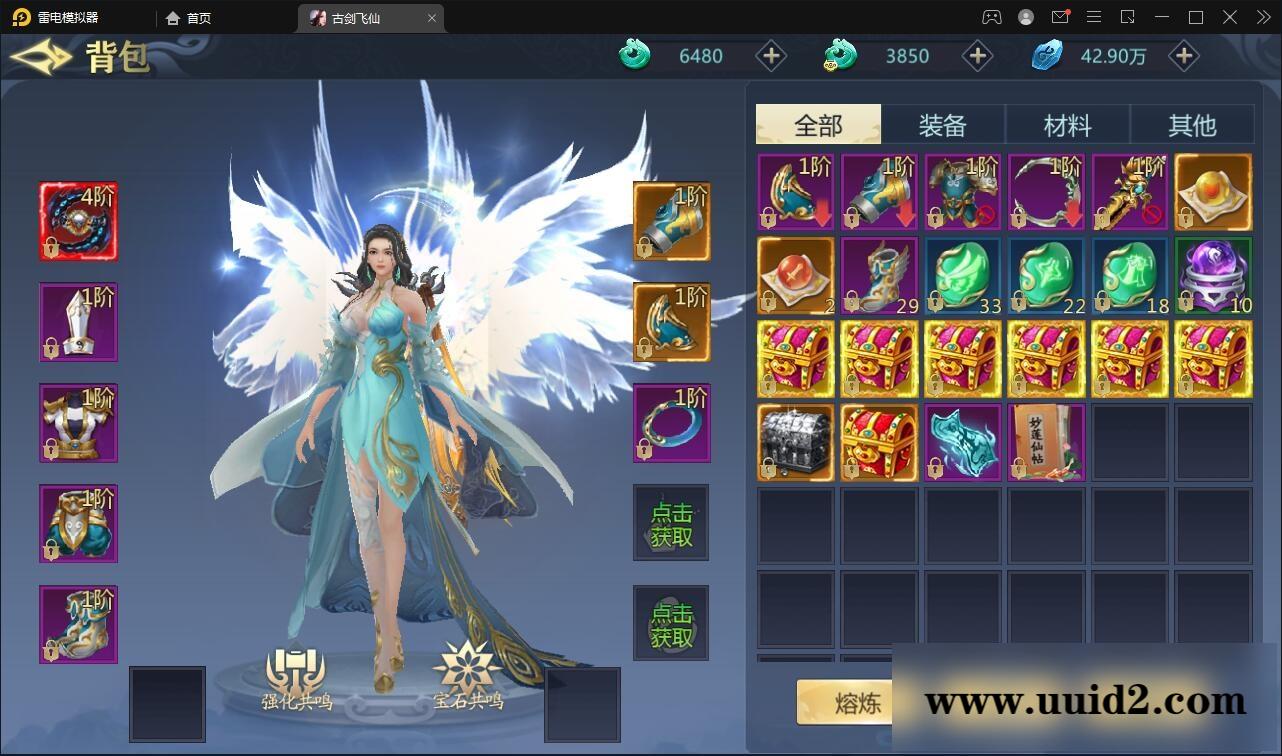
Task: Click the green jade currency icon
Action: point(632,56)
